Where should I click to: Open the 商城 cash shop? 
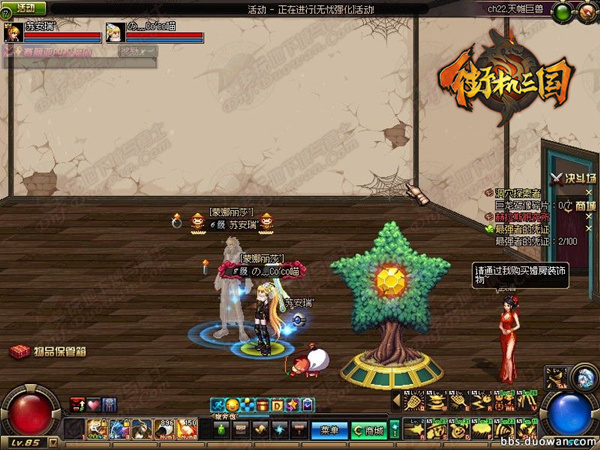[371, 431]
